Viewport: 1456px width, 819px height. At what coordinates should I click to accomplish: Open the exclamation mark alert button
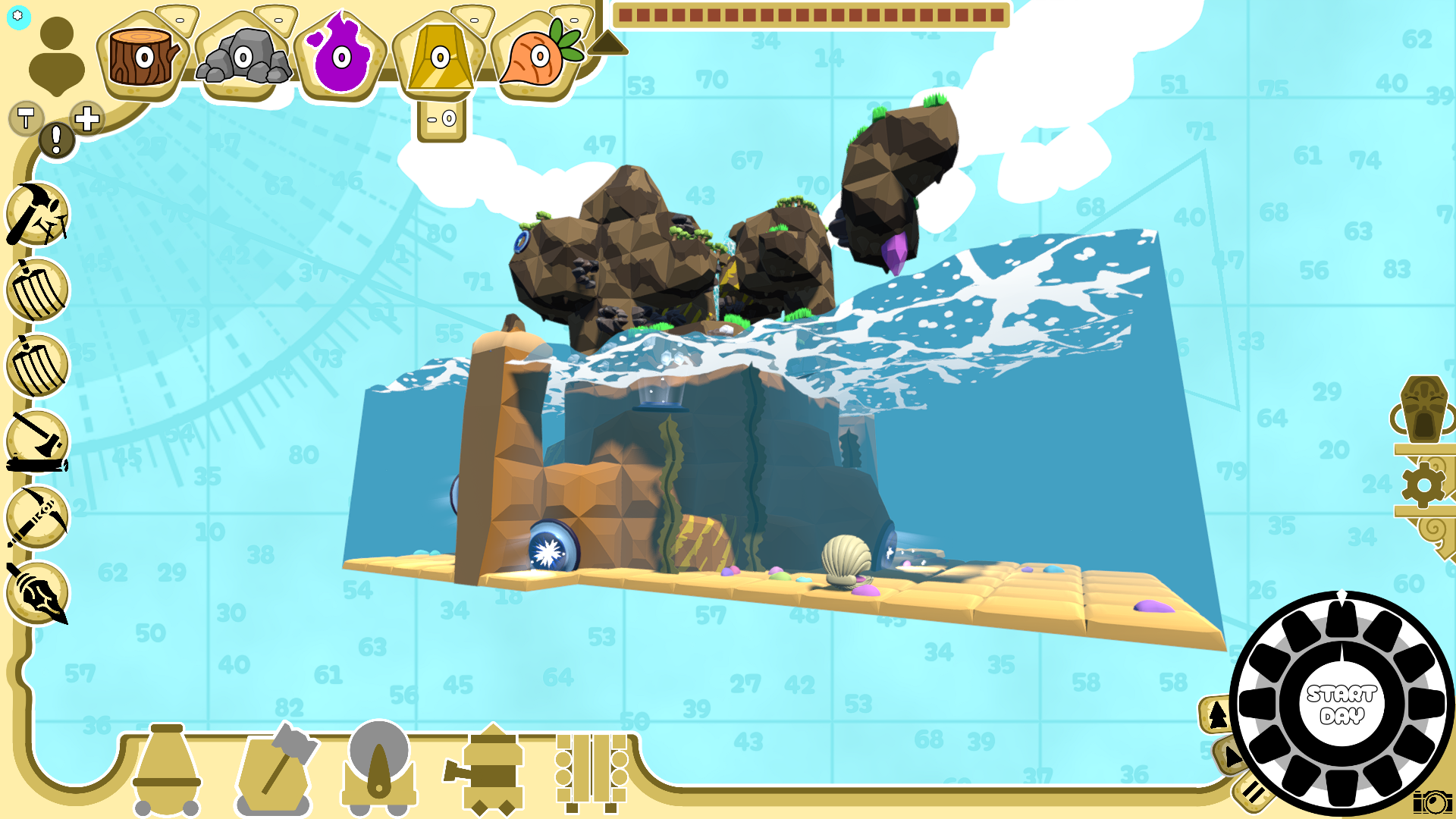point(56,140)
